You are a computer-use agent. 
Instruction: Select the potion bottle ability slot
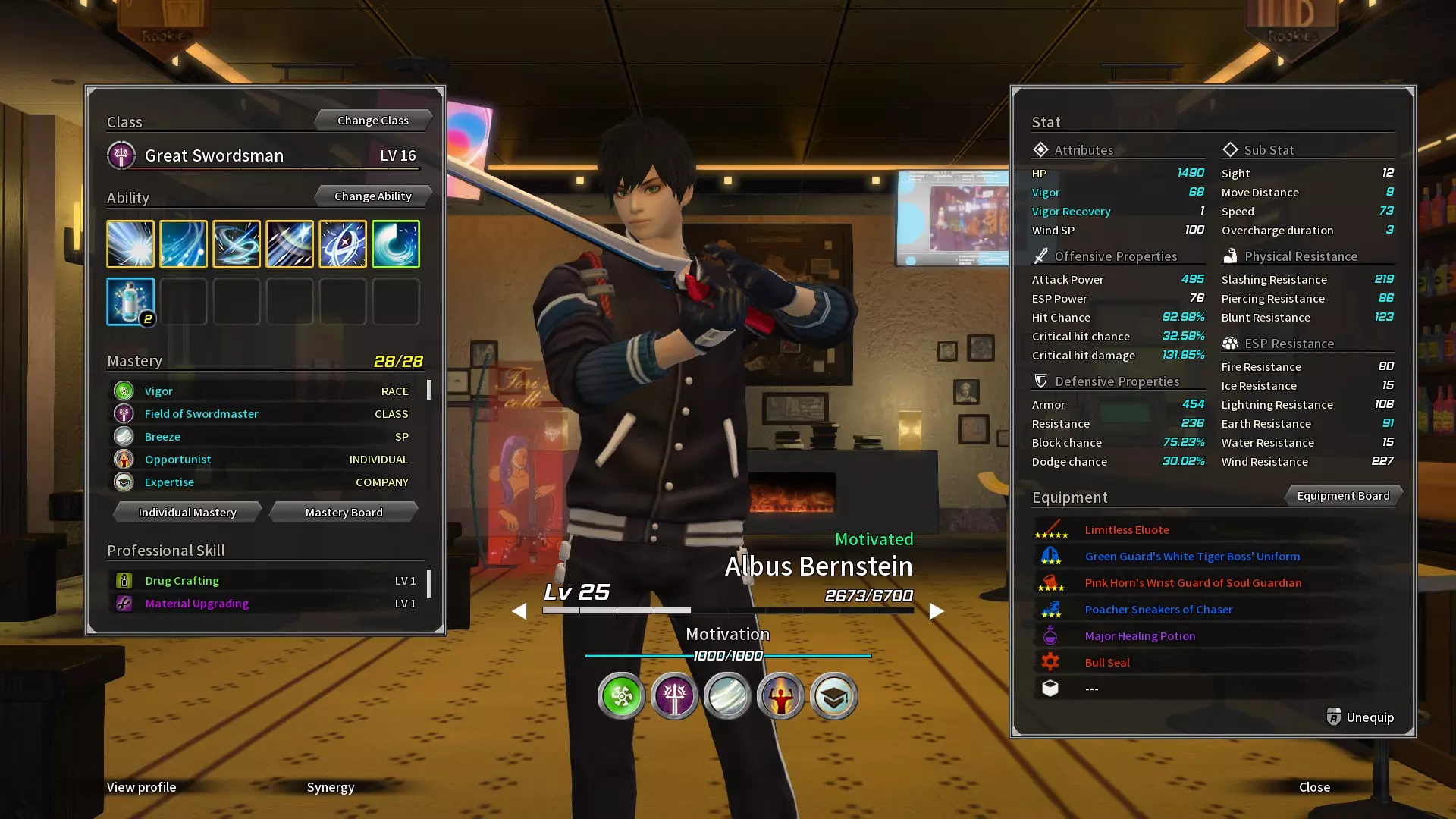[x=130, y=301]
